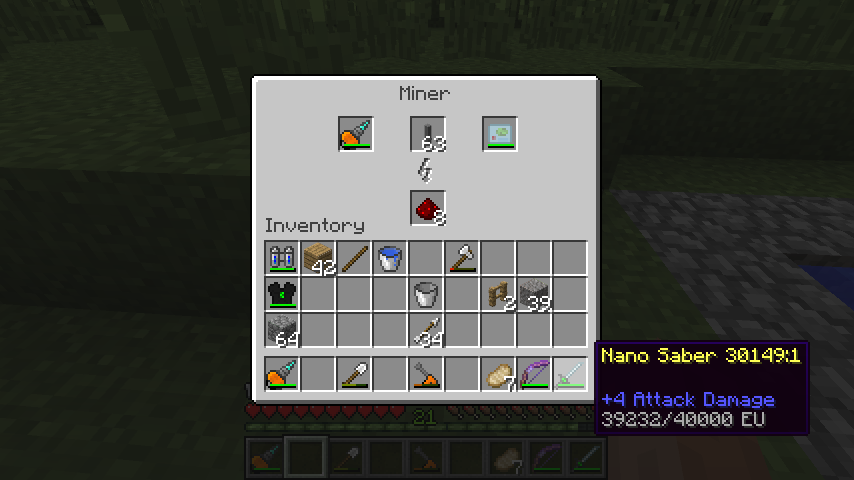Select the stack of 63 mining pipes
The width and height of the screenshot is (854, 480).
pos(427,134)
